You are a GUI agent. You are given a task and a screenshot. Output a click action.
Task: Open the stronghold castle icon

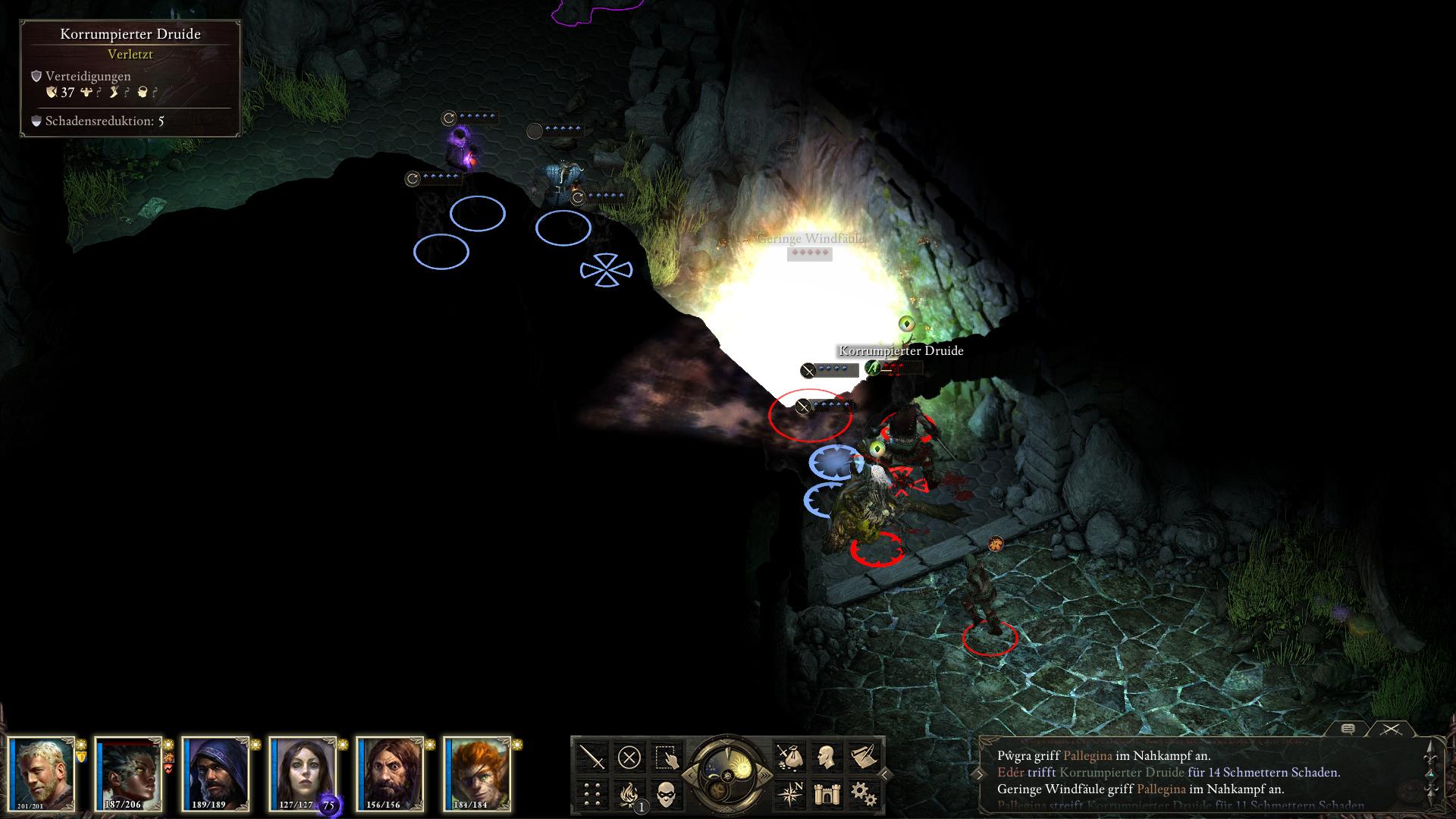coord(826,794)
